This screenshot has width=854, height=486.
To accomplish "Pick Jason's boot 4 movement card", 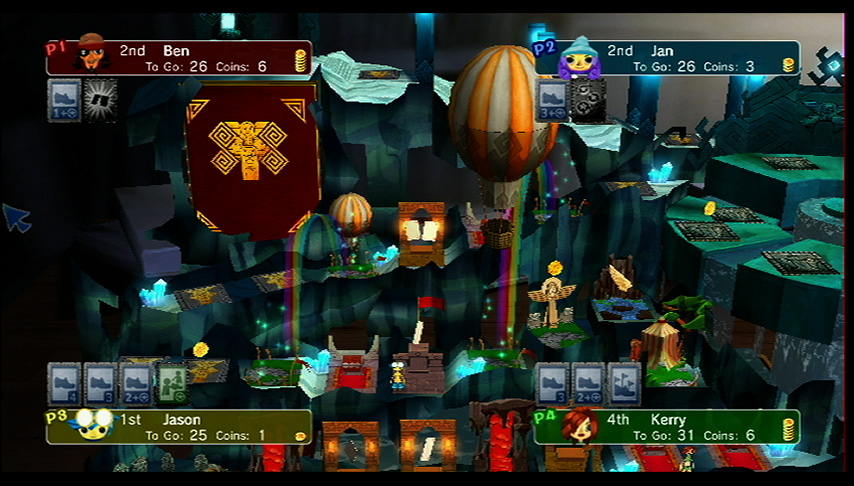I will 65,383.
